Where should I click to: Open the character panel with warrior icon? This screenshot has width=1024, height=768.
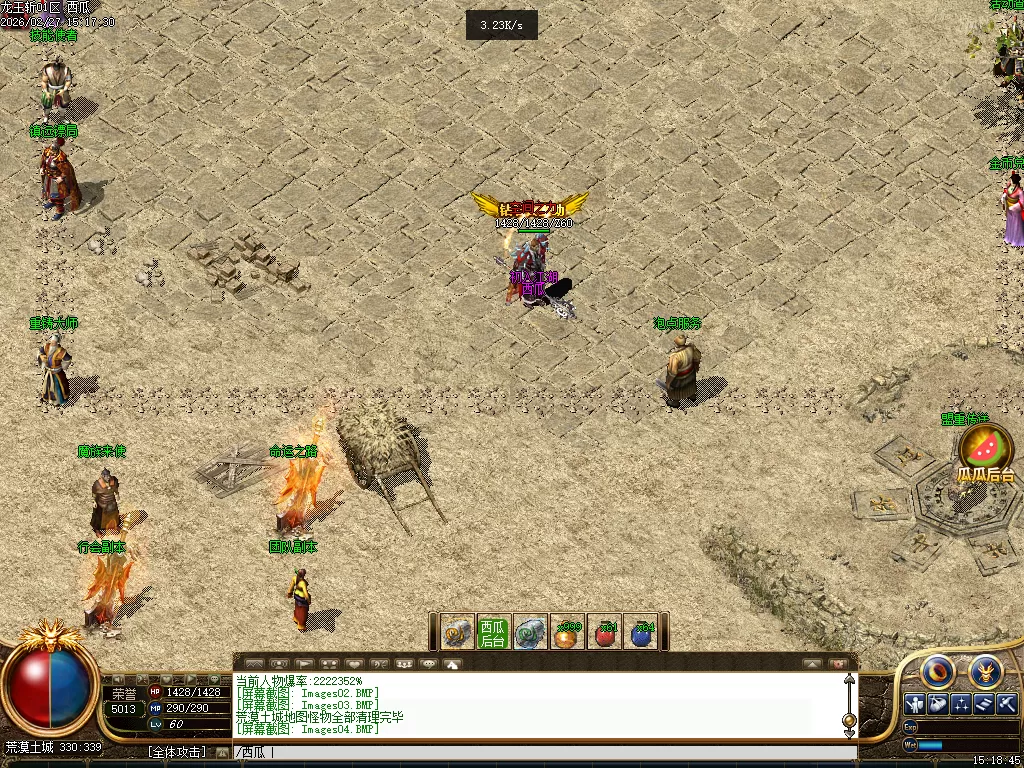(x=914, y=704)
